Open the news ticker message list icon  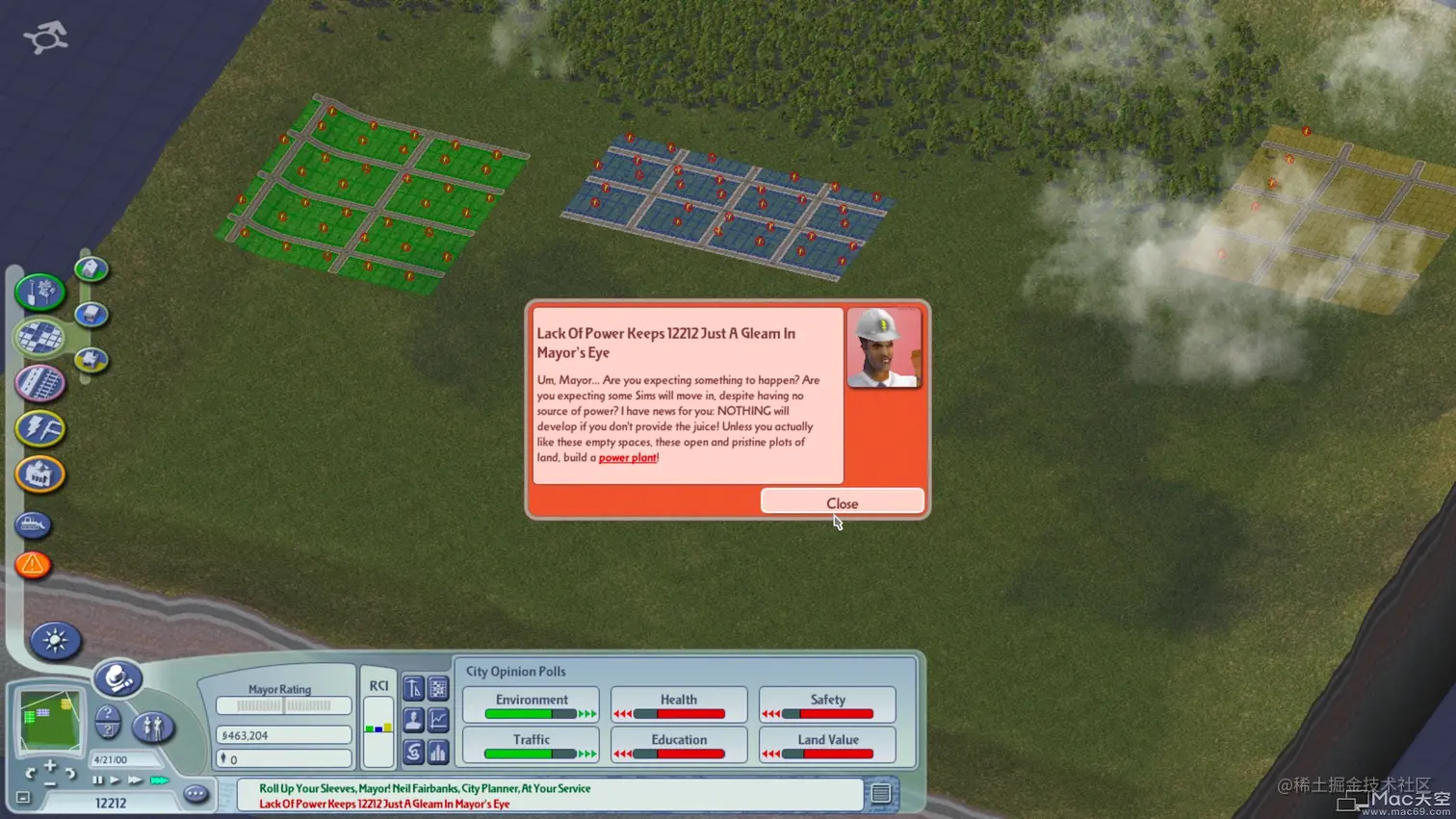coord(880,793)
